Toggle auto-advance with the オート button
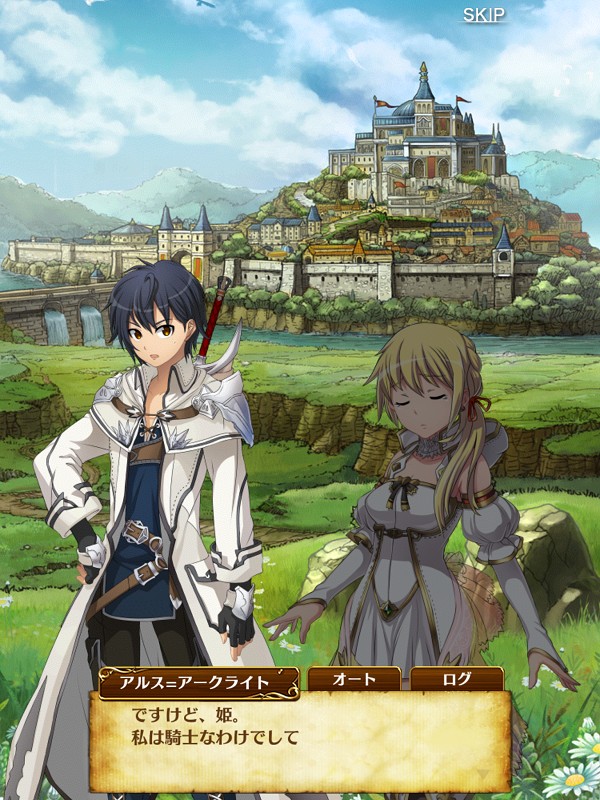 pyautogui.click(x=354, y=680)
